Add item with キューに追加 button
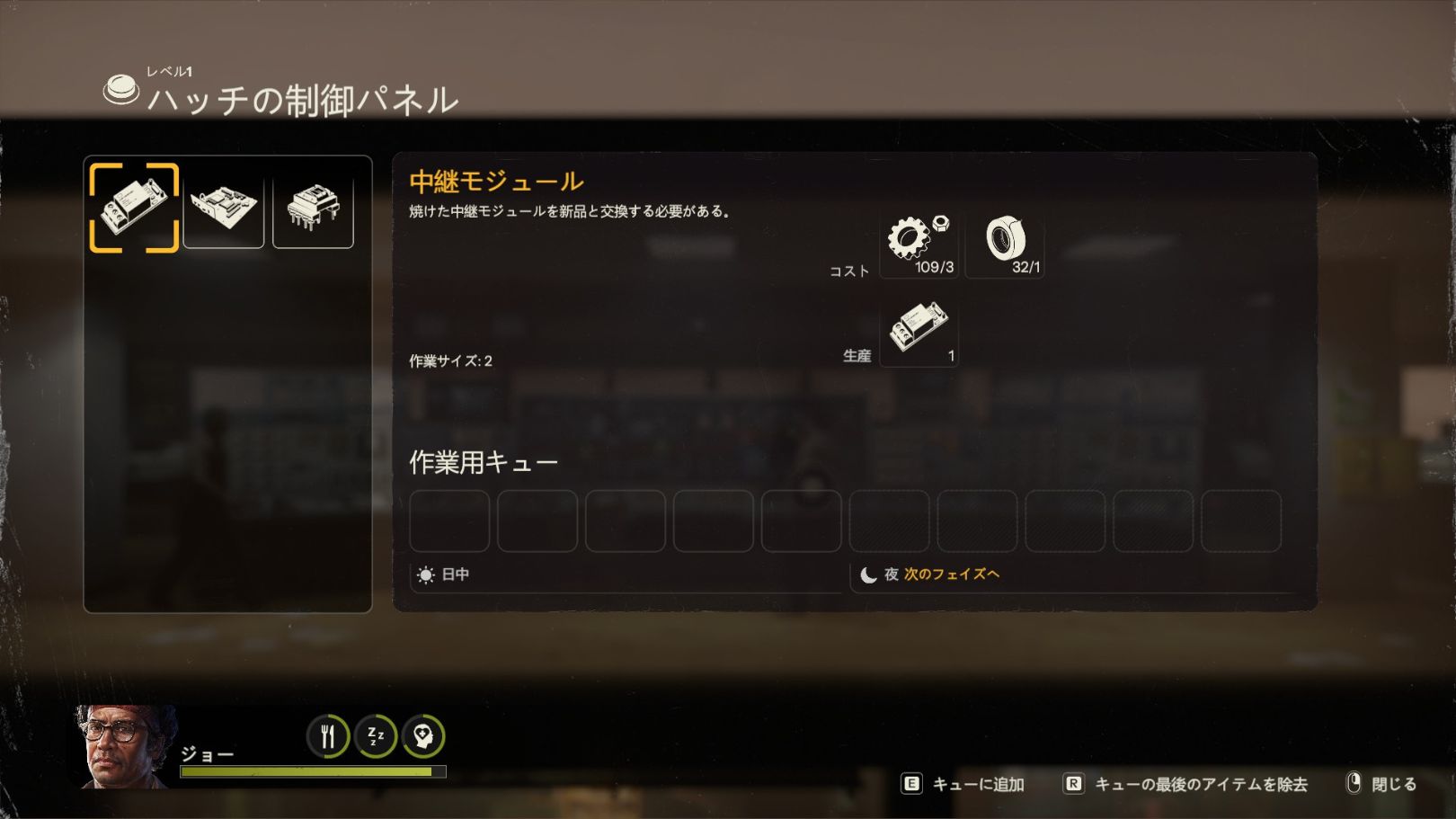The image size is (1456, 819). (x=963, y=784)
